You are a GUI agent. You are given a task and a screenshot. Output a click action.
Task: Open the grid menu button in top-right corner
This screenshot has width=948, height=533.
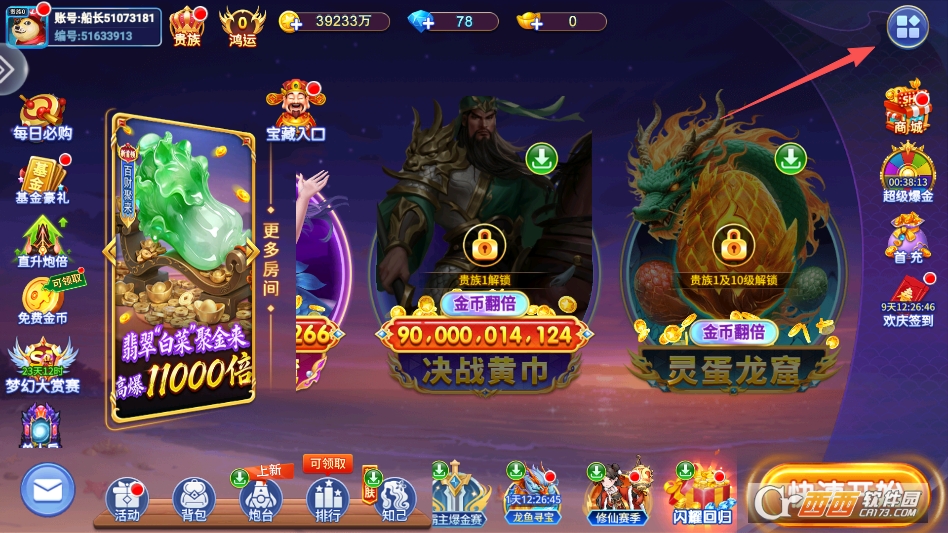[x=907, y=28]
